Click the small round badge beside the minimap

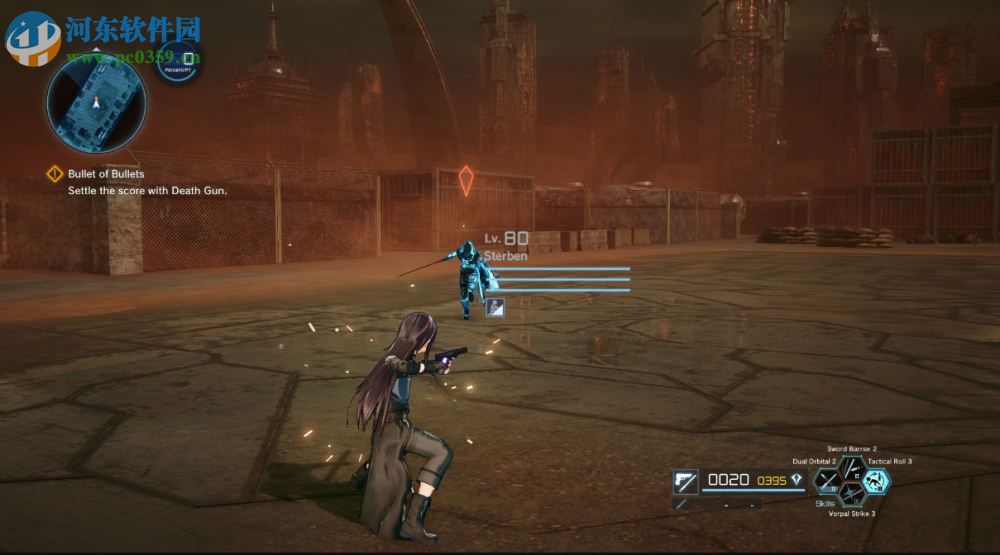click(x=180, y=62)
